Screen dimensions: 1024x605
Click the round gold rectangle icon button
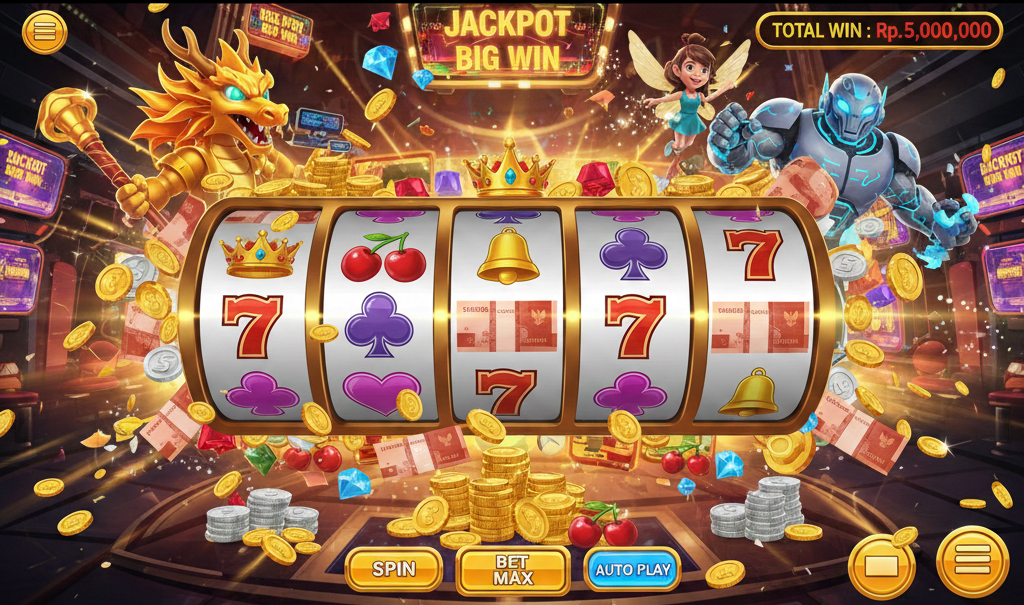coord(881,566)
